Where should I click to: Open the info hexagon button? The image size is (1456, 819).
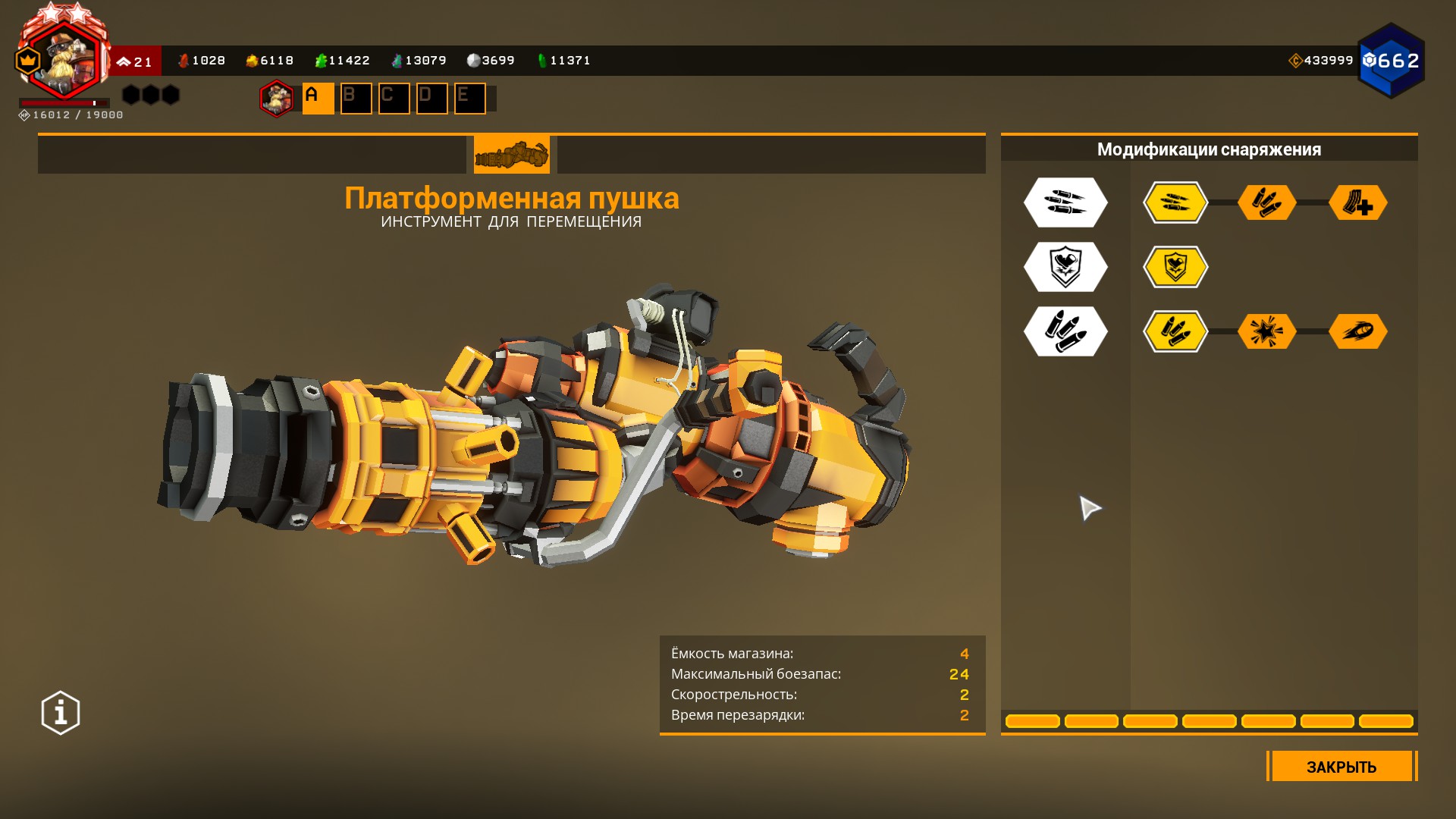61,713
